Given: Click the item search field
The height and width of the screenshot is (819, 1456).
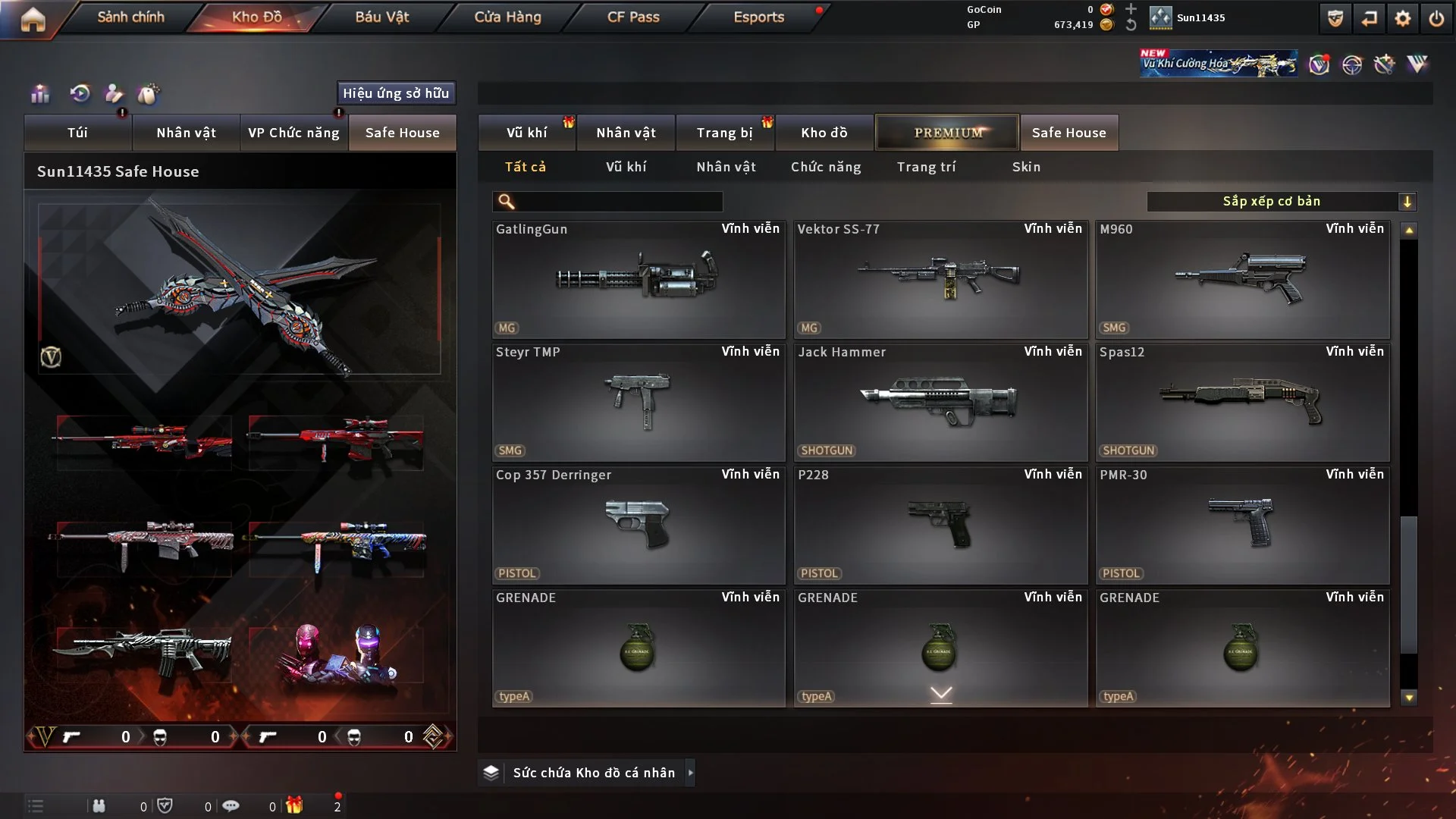Looking at the screenshot, I should point(618,202).
